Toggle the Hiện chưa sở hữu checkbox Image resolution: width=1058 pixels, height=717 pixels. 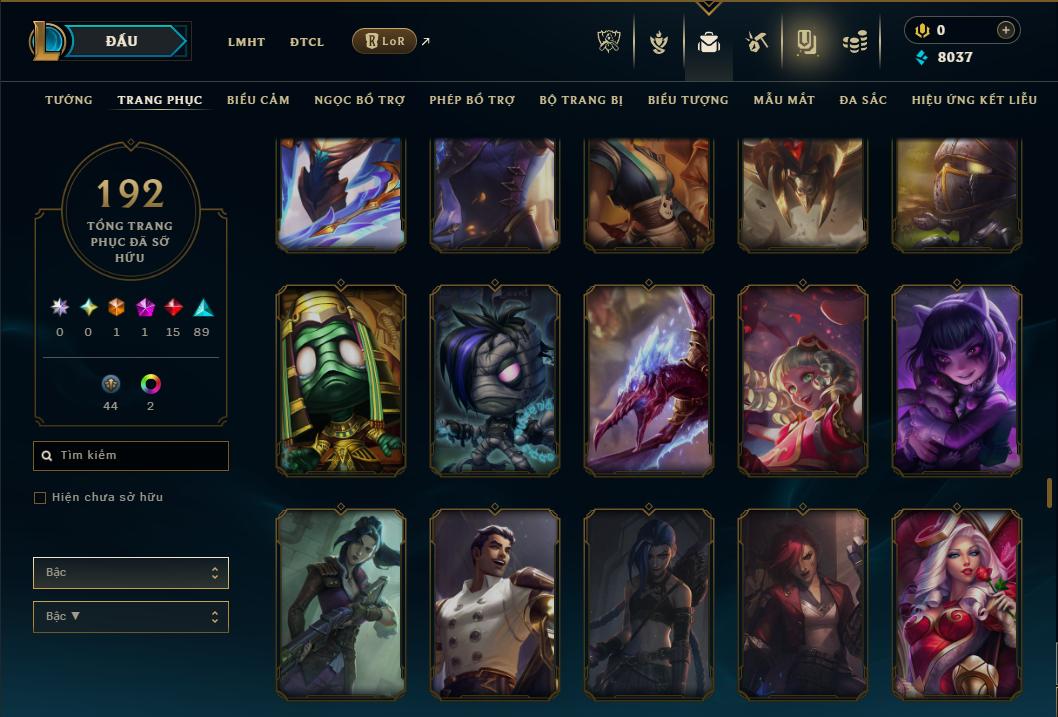coord(40,498)
